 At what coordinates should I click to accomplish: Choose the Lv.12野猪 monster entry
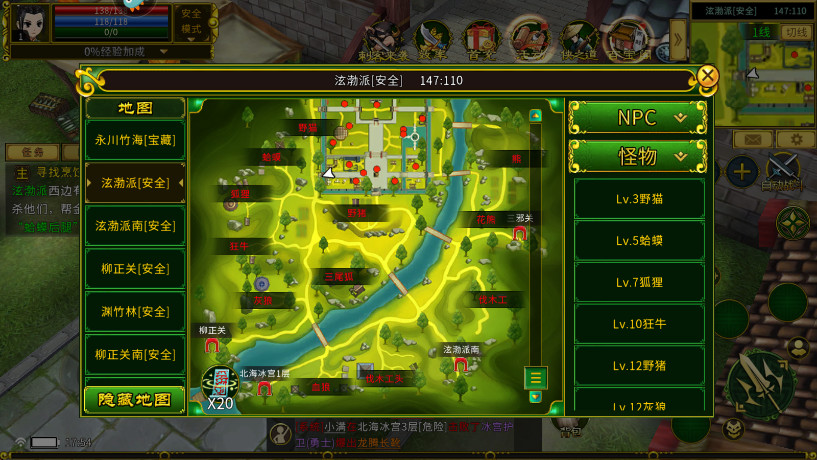(x=639, y=366)
